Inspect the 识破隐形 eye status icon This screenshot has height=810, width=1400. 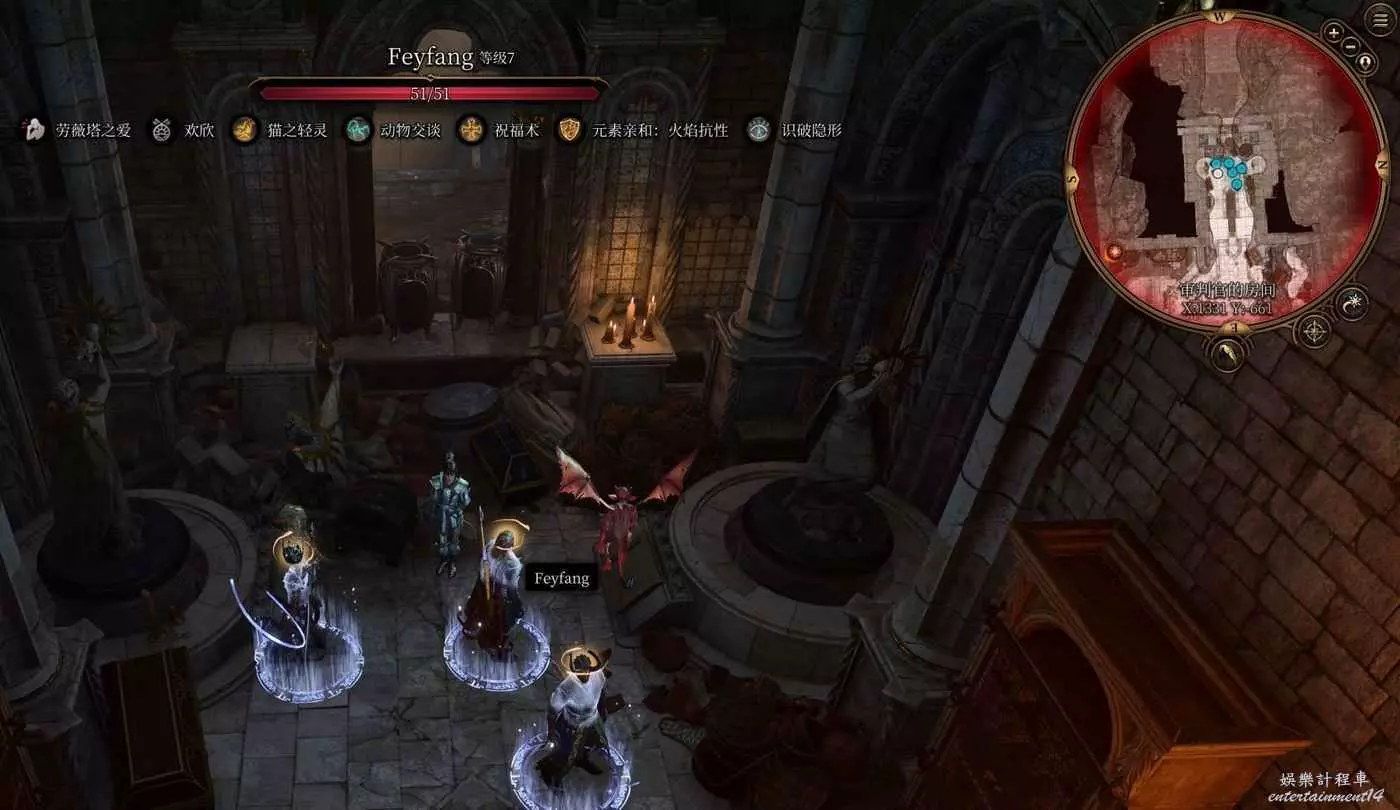coord(759,130)
